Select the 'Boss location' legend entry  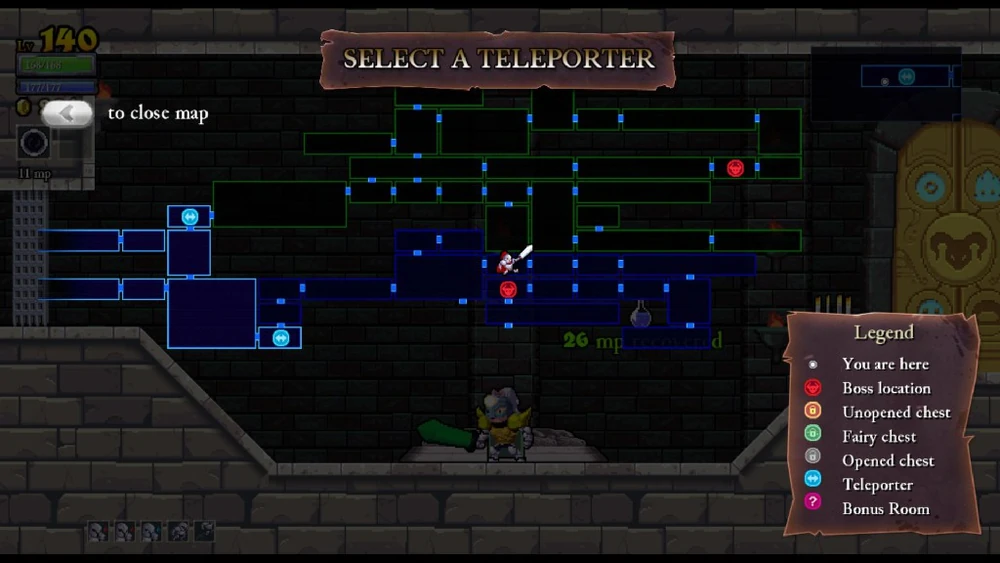(885, 388)
